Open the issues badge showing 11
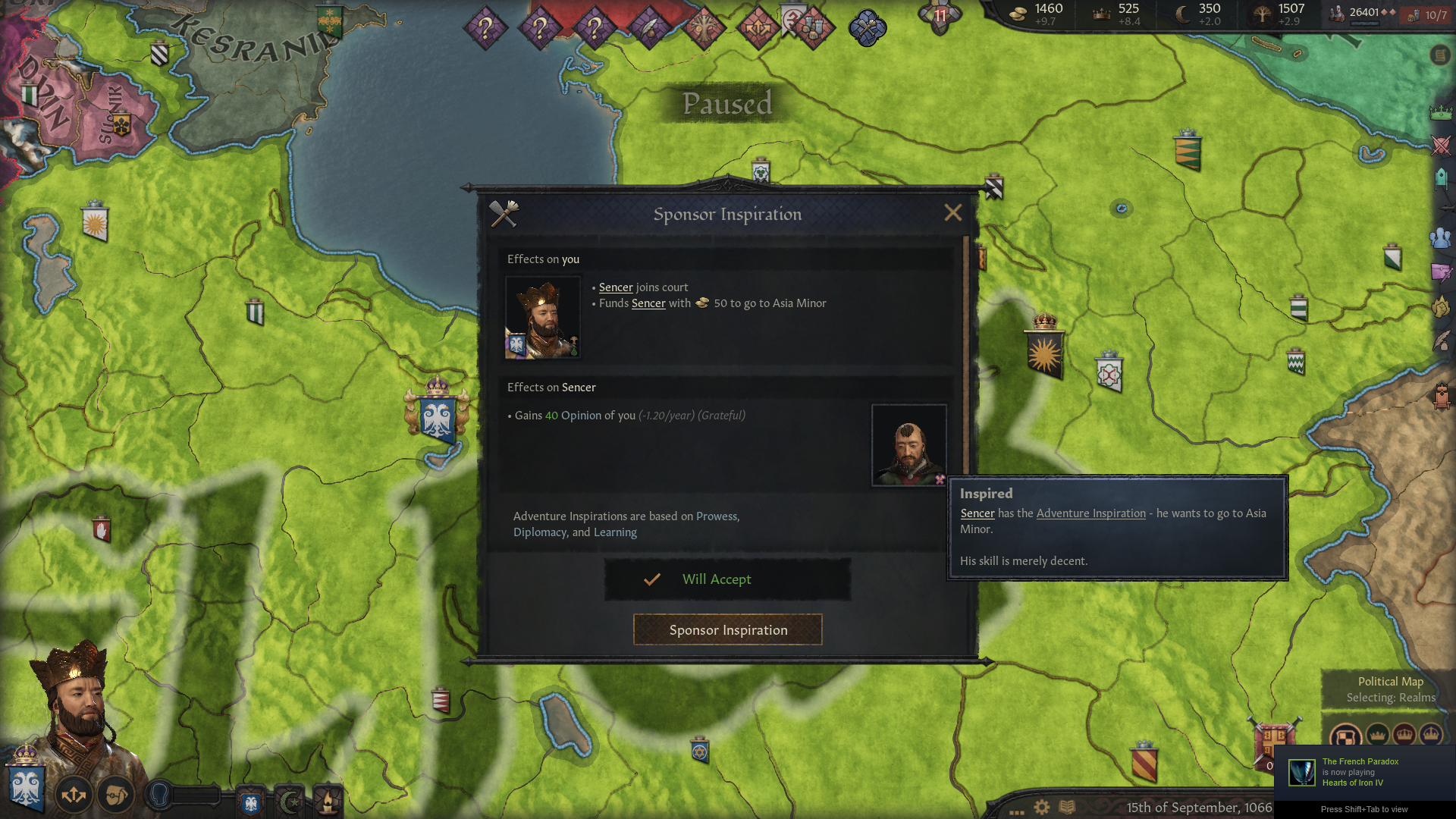The height and width of the screenshot is (819, 1456). click(x=940, y=17)
